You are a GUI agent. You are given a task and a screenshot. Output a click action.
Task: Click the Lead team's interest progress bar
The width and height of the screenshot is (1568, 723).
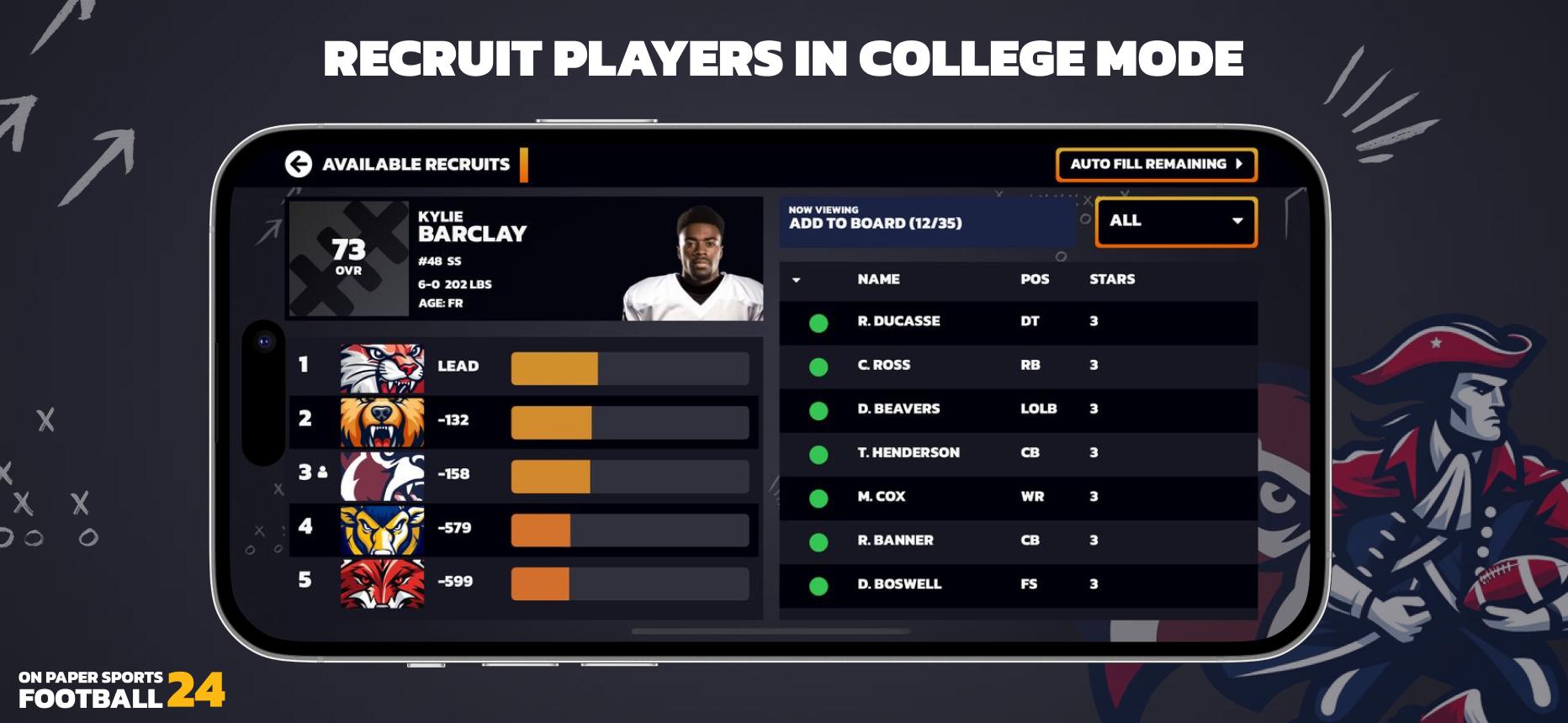629,367
